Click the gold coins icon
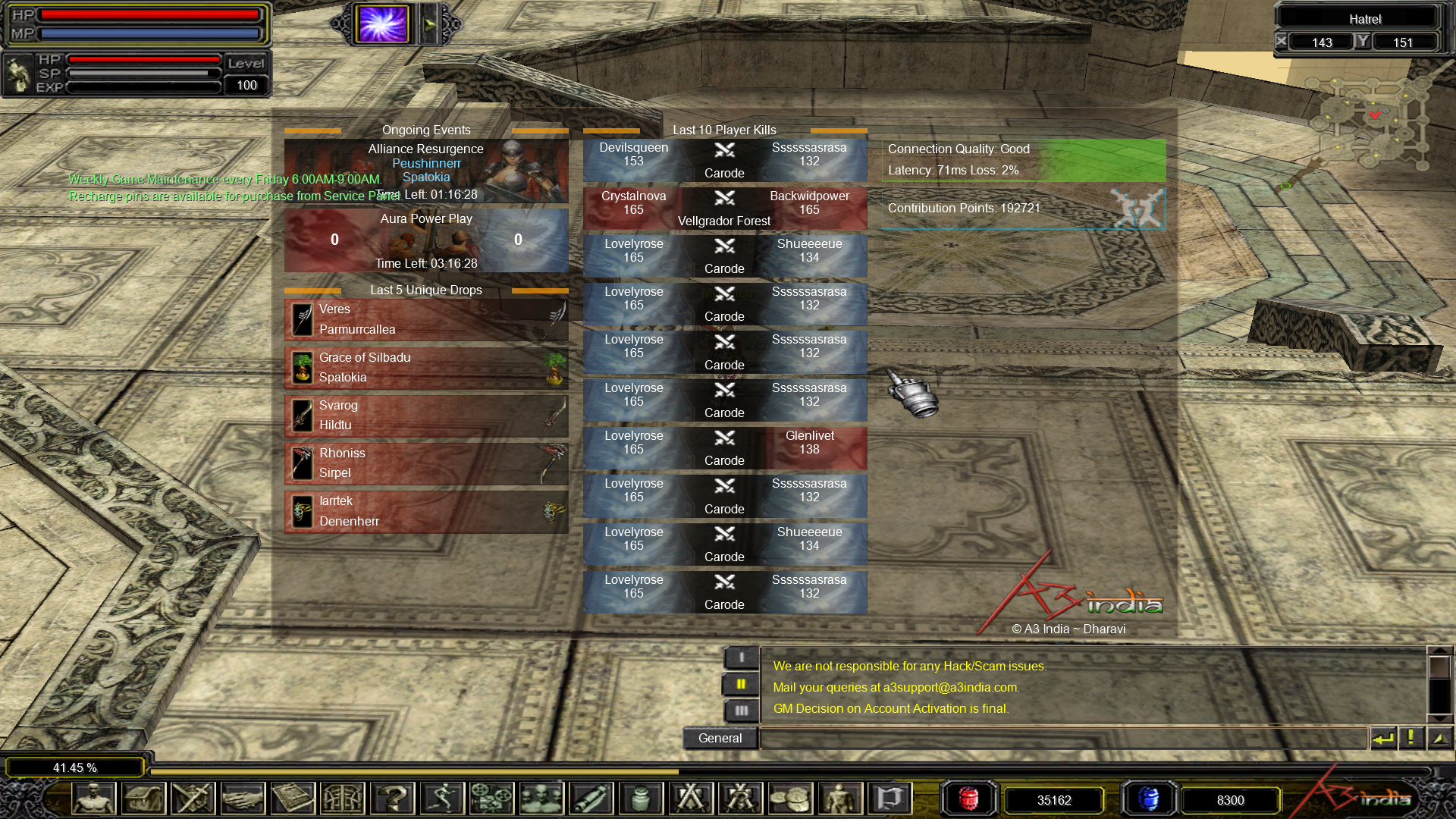Image resolution: width=1456 pixels, height=819 pixels. [x=790, y=799]
